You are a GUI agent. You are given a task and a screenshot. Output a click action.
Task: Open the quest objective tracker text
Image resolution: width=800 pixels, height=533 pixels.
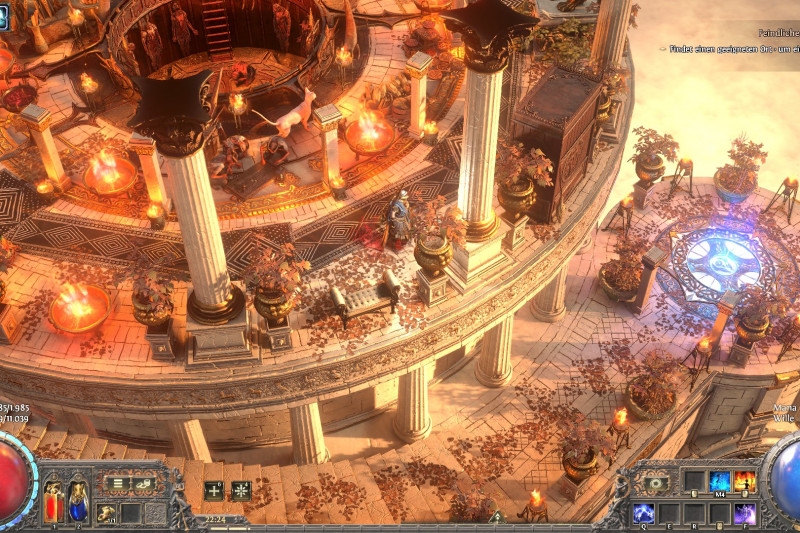point(730,48)
